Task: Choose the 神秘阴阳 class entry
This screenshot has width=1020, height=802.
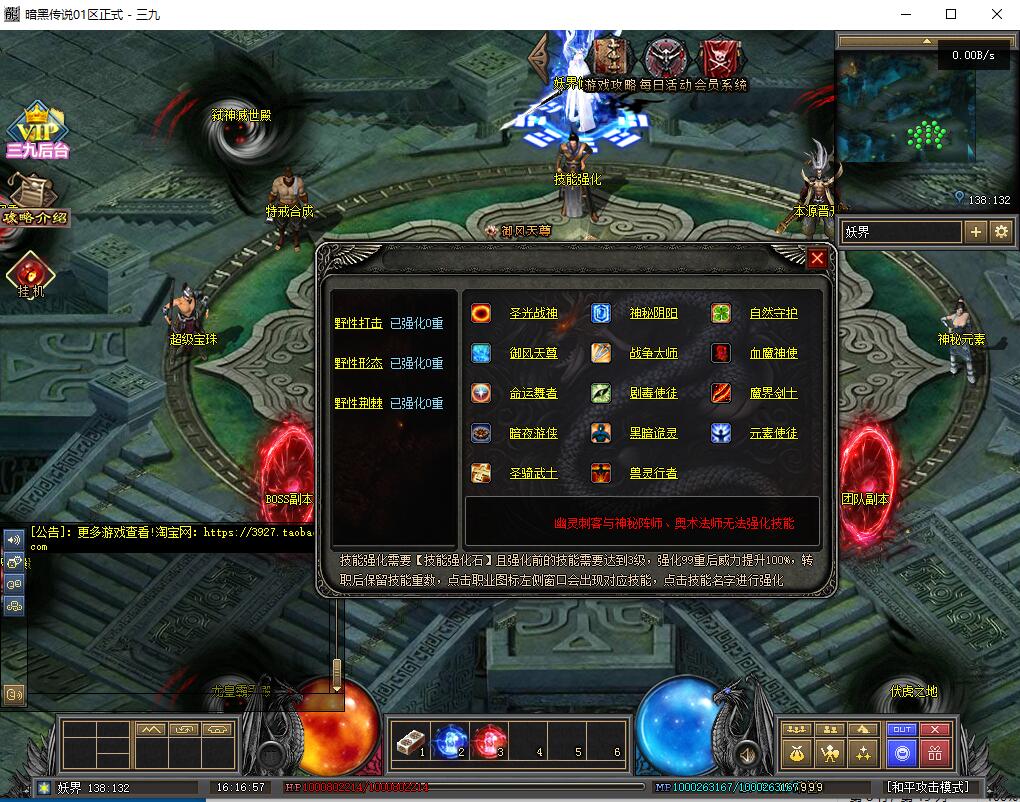Action: 653,313
